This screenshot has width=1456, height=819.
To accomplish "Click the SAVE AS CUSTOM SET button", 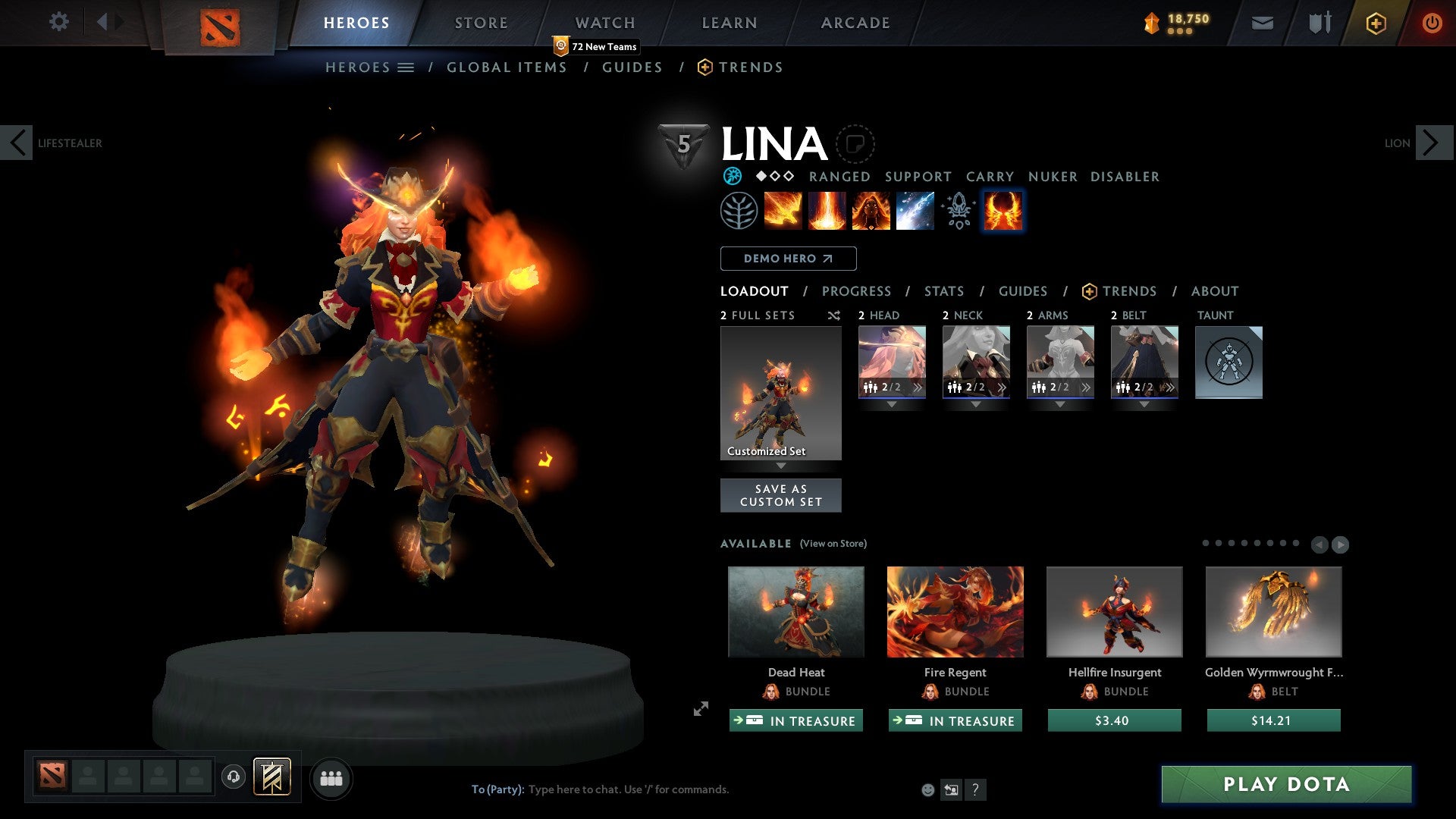I will pos(780,494).
